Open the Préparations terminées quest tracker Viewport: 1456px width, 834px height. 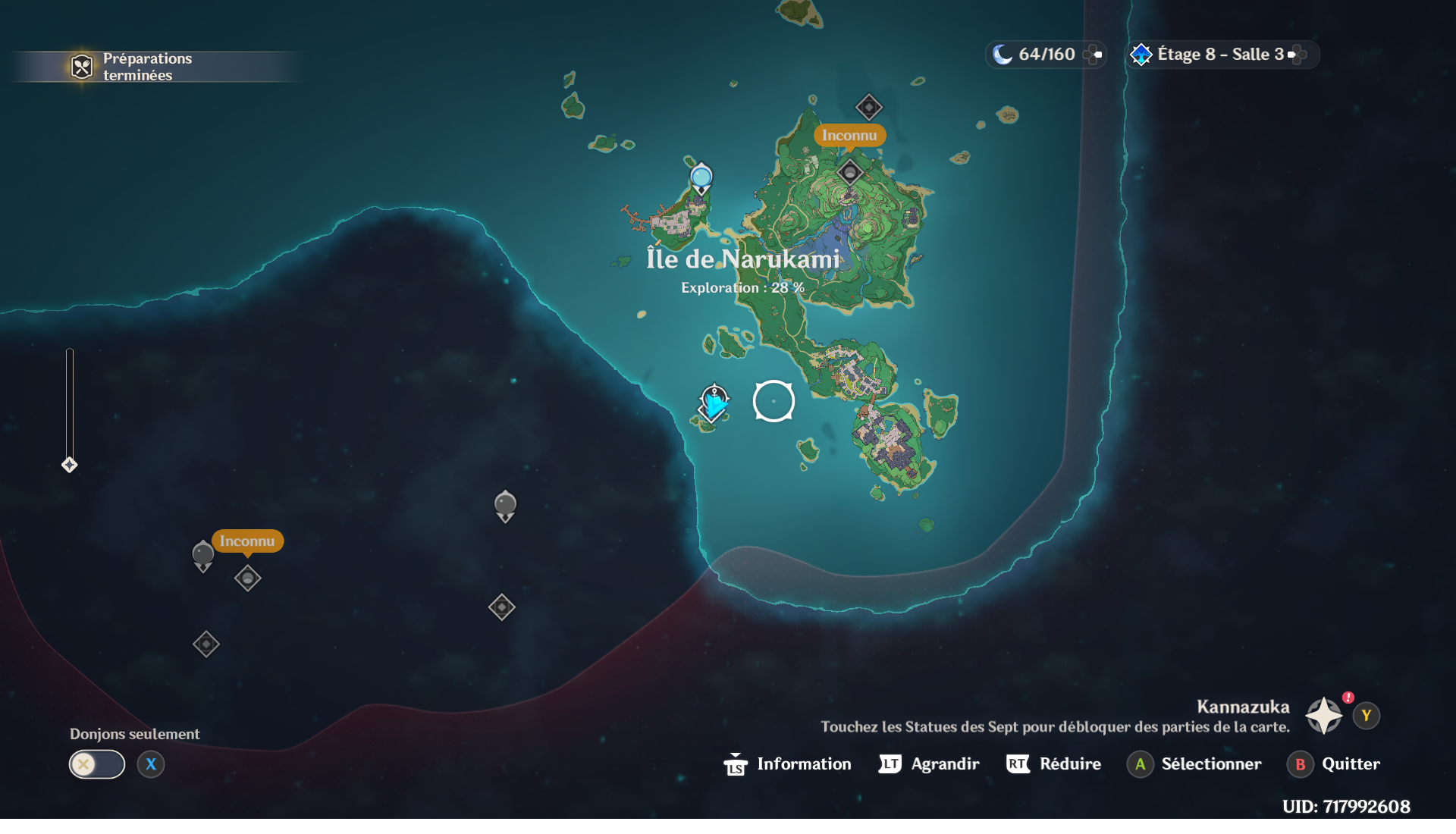(x=136, y=67)
